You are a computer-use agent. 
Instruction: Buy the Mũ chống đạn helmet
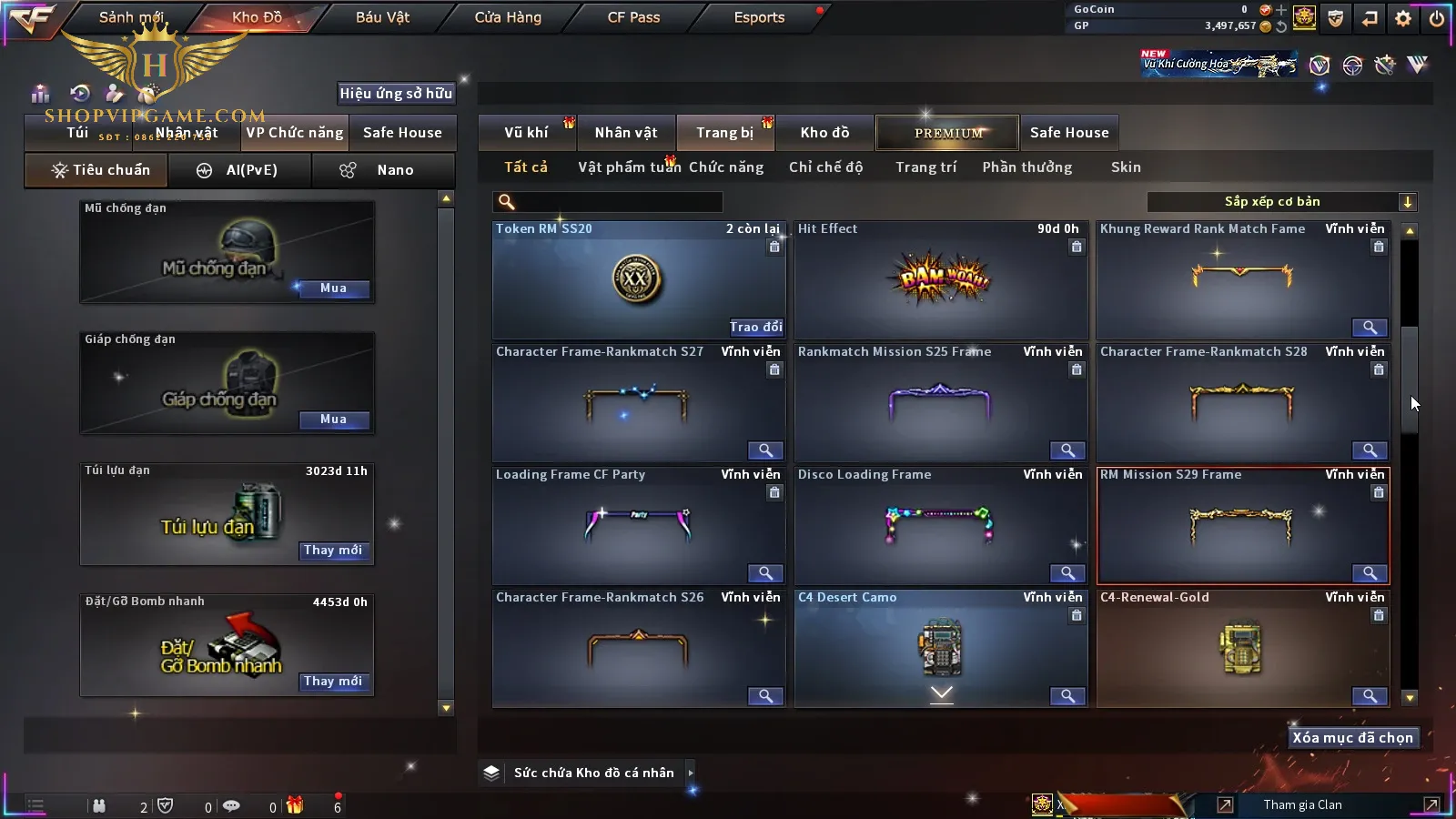tap(333, 288)
